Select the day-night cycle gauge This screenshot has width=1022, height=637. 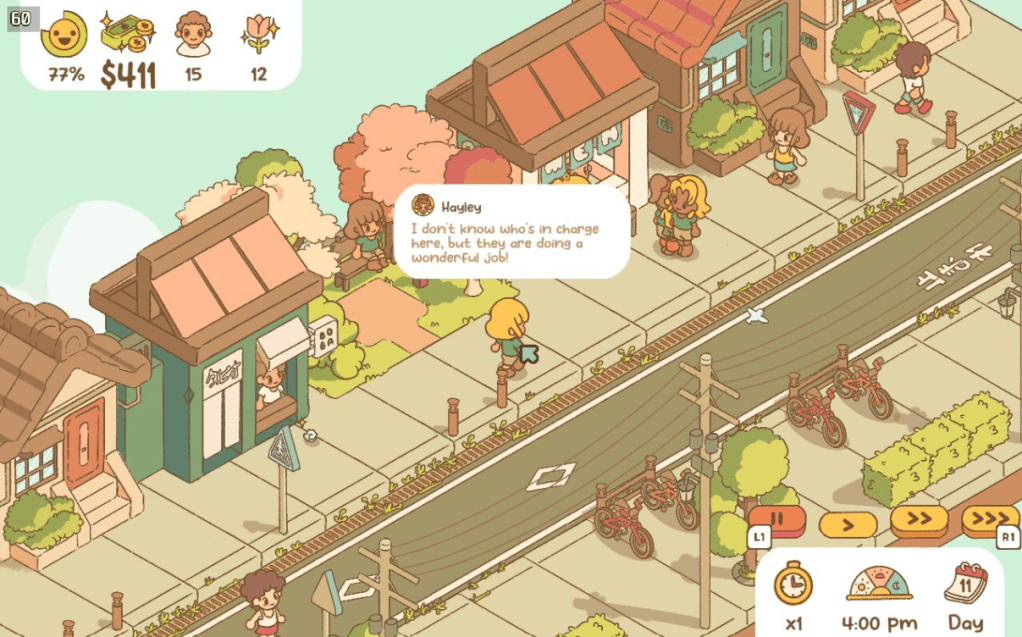coord(879,583)
